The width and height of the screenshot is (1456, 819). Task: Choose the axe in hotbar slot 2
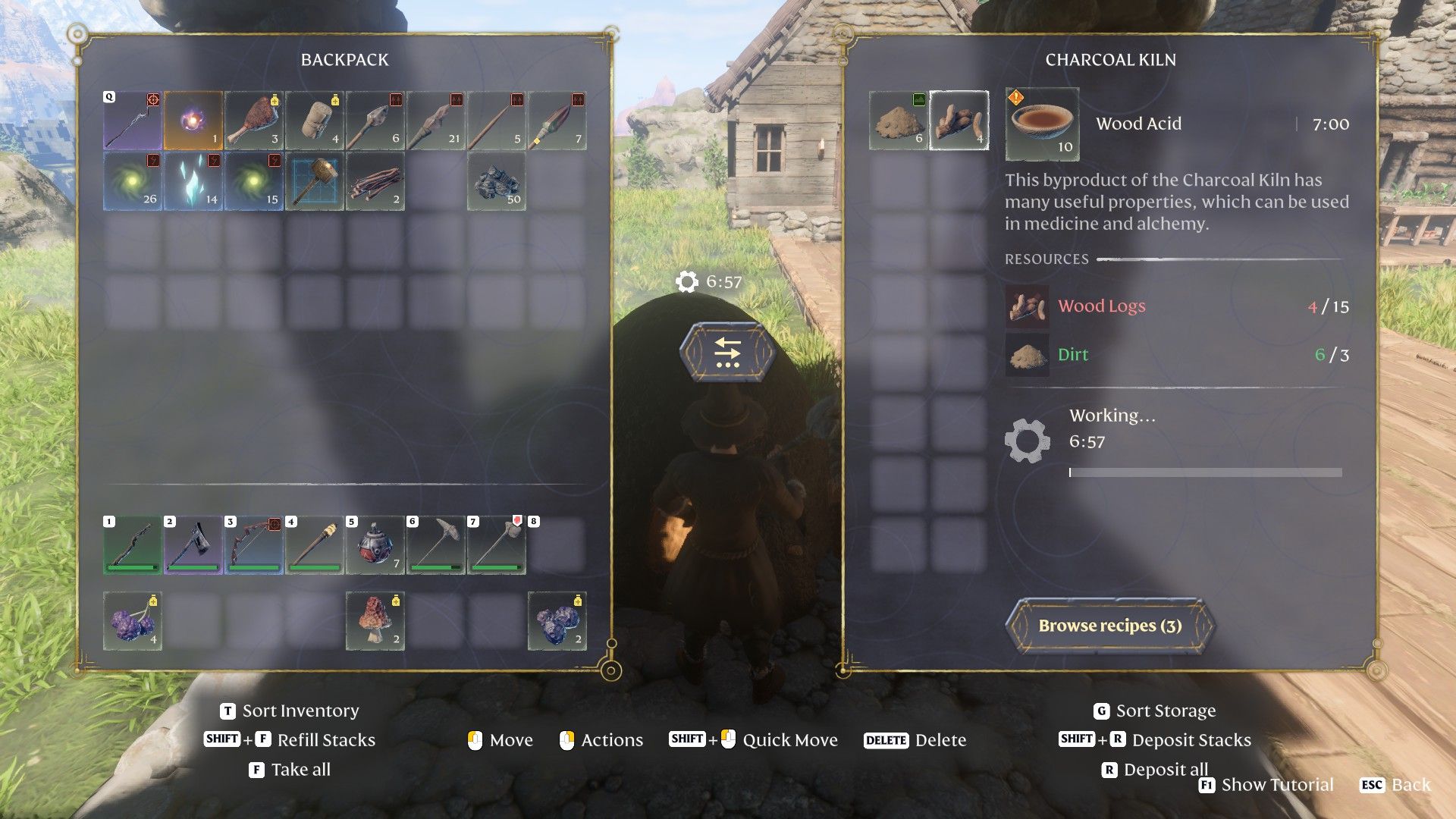193,545
